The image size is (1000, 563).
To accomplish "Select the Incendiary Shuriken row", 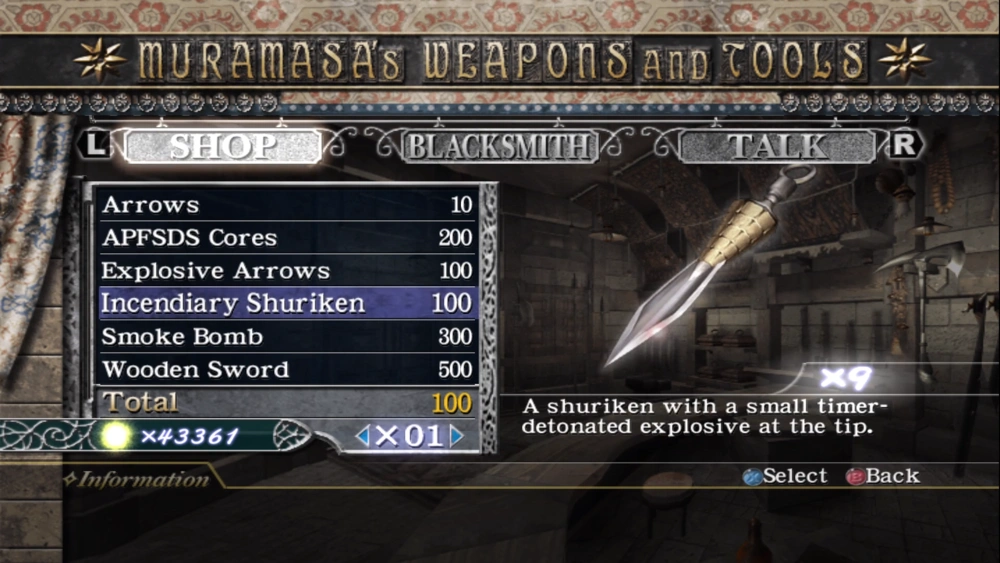I will click(x=287, y=303).
